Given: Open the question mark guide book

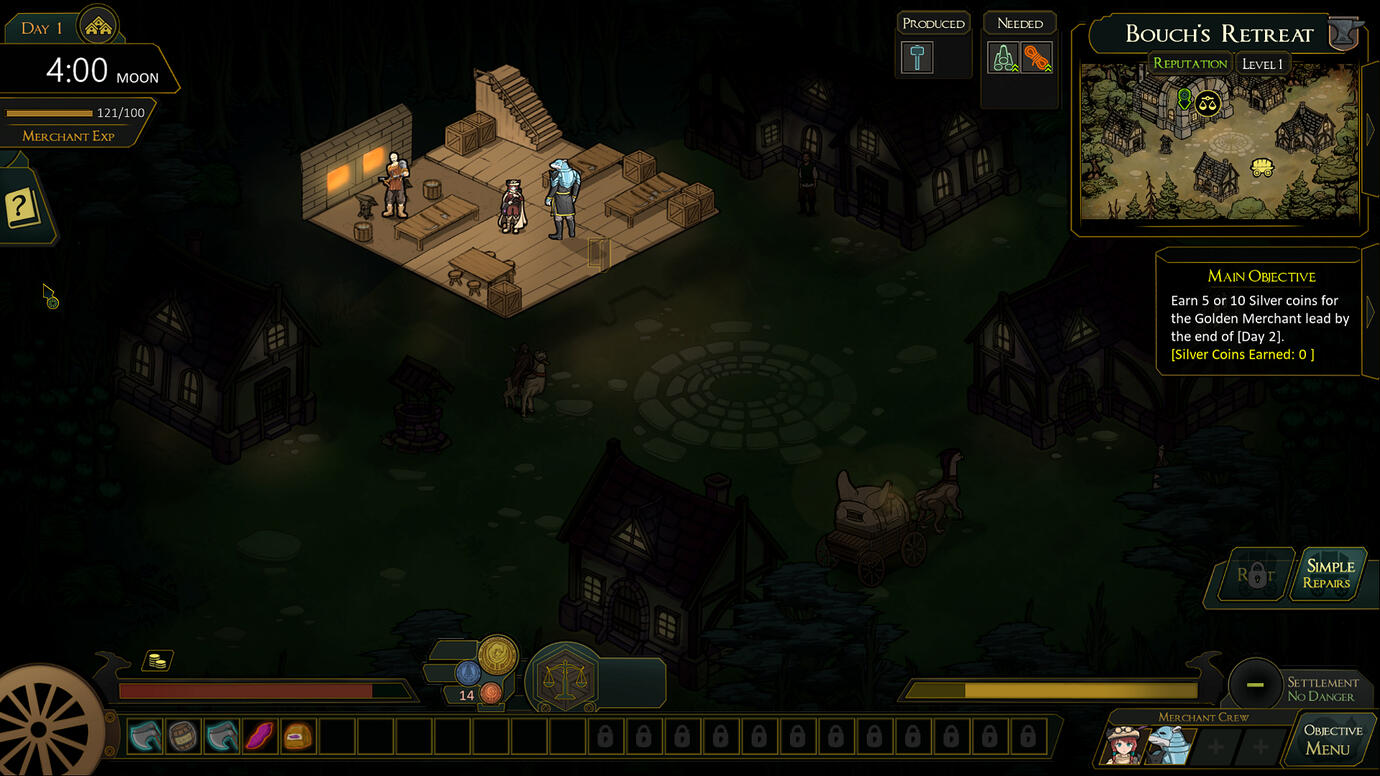Looking at the screenshot, I should coord(22,208).
